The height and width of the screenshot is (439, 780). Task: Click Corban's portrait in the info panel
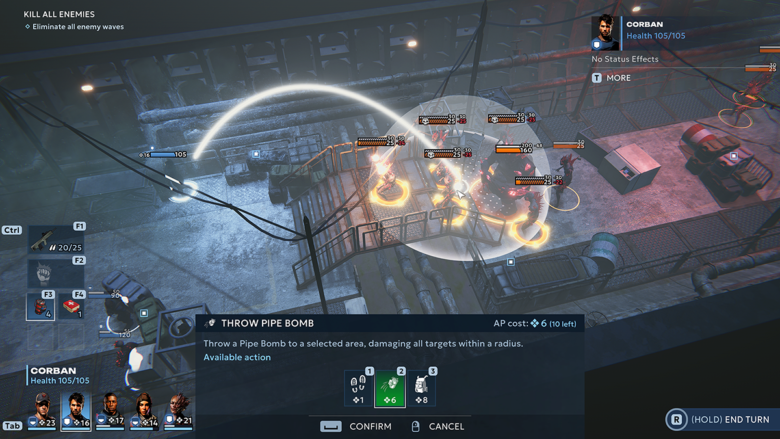[605, 32]
